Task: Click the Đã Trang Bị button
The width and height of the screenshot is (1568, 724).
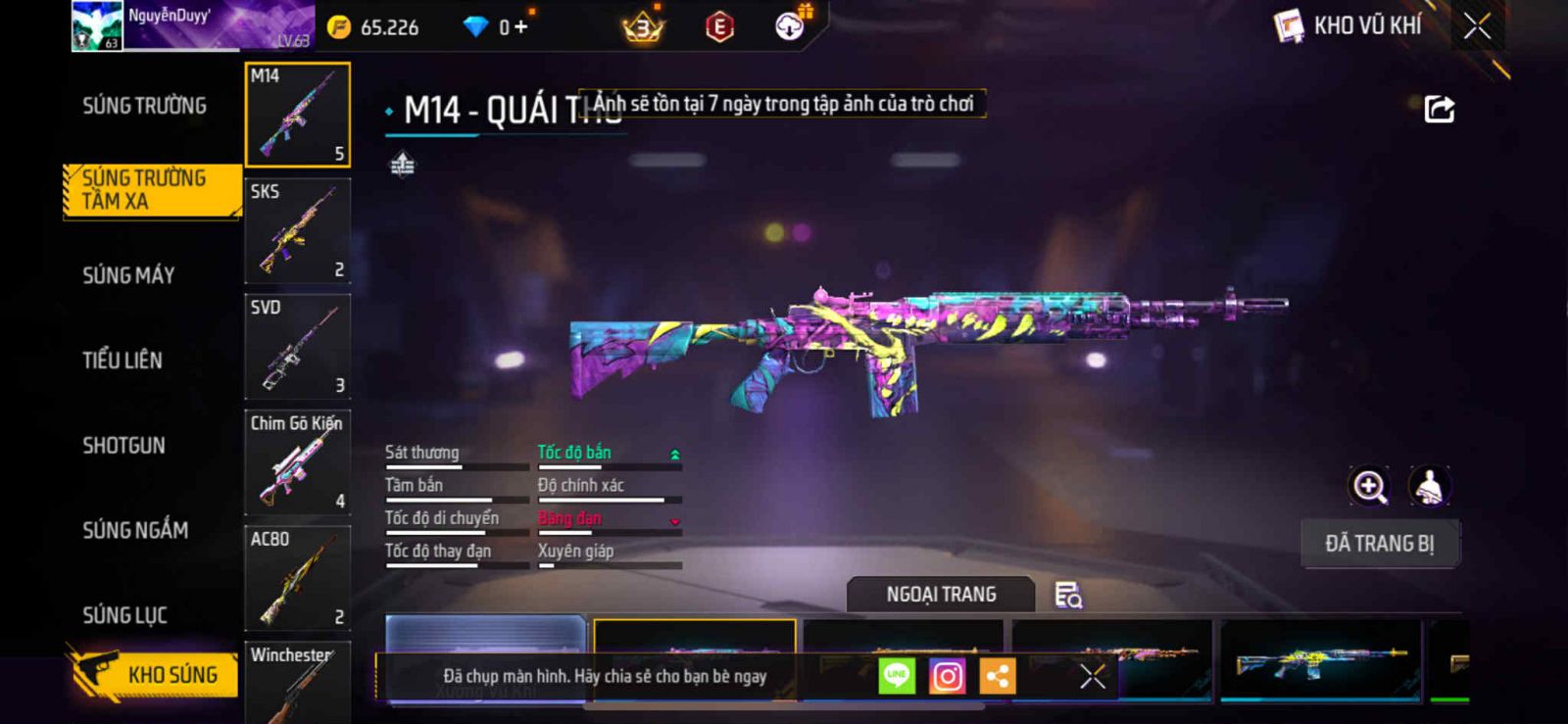Action: [1379, 544]
